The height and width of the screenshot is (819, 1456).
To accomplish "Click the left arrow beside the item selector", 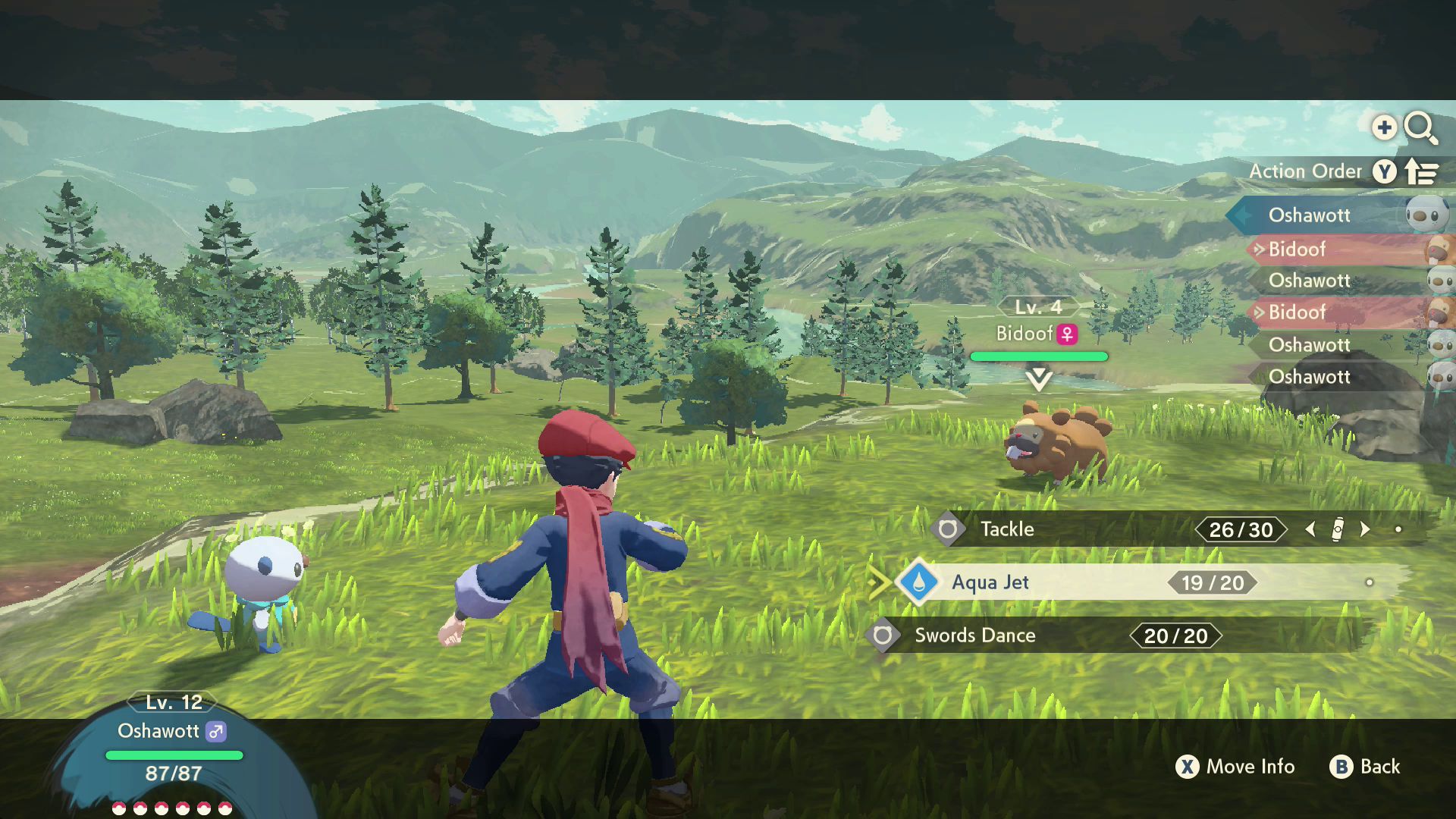I will (1311, 529).
